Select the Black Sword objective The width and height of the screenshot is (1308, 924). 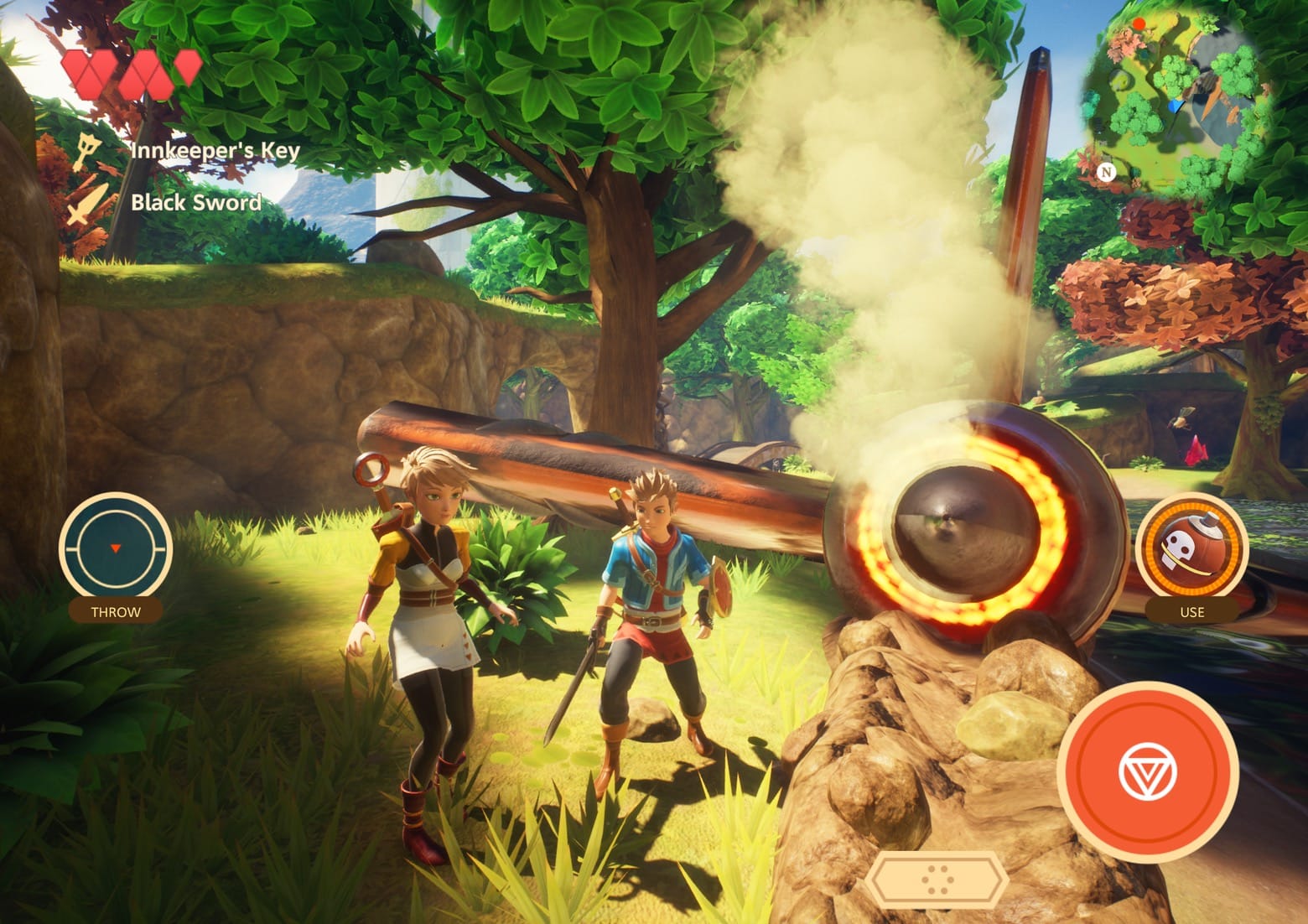tap(196, 202)
